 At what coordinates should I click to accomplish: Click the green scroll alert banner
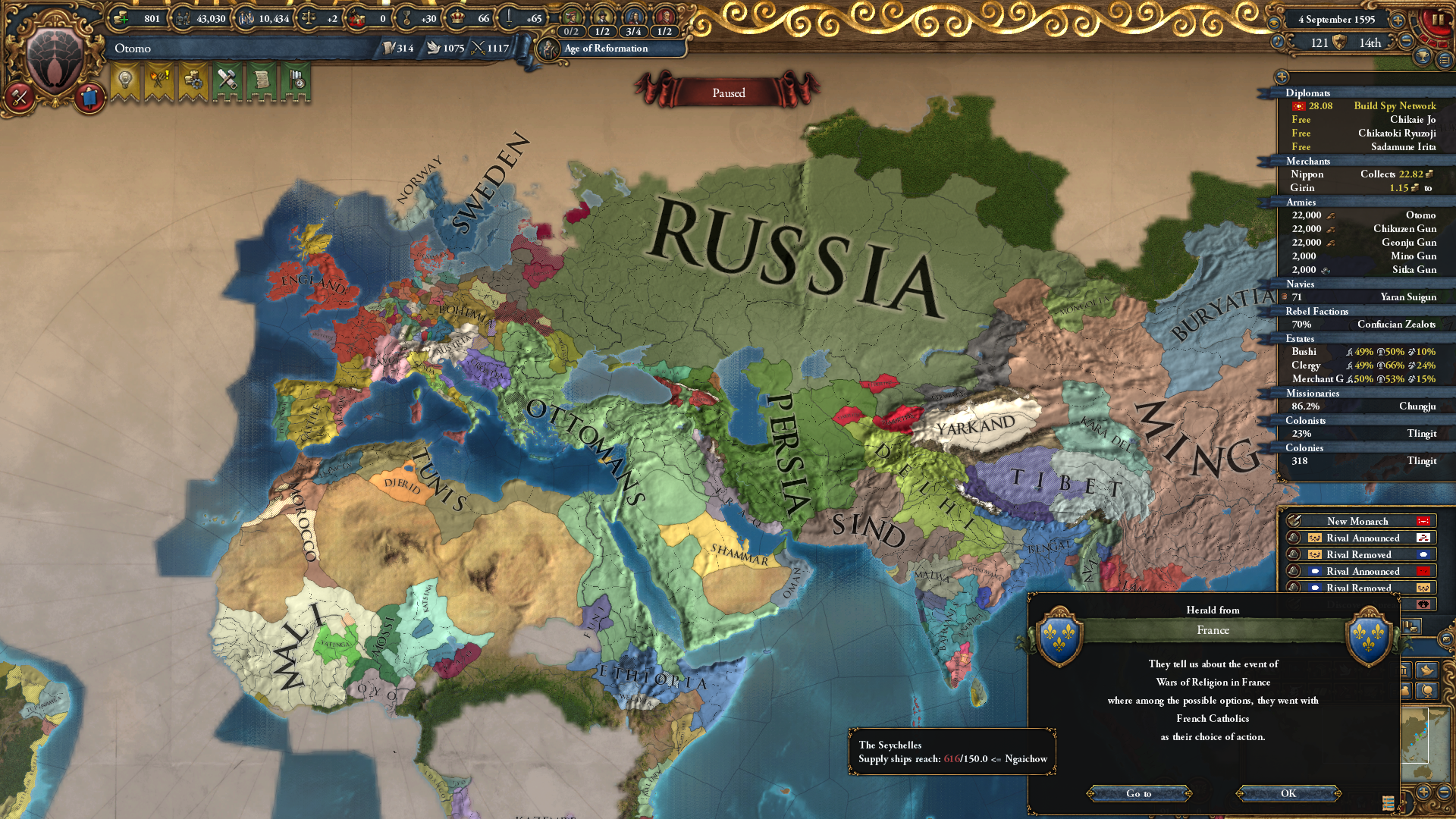[x=263, y=80]
